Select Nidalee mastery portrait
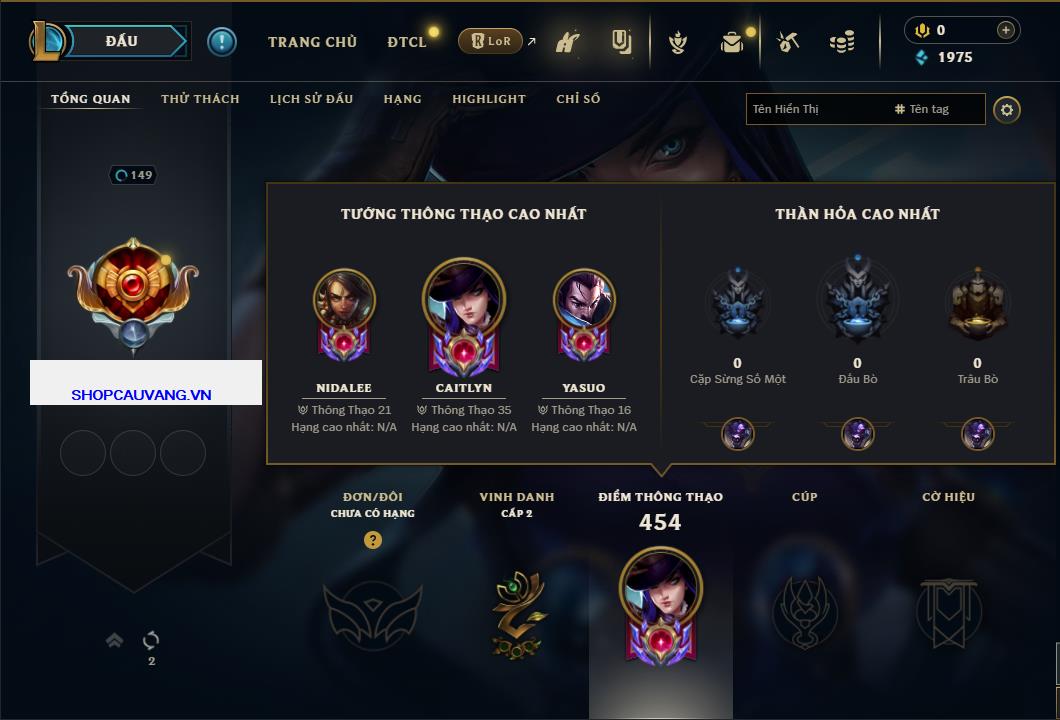 click(344, 301)
